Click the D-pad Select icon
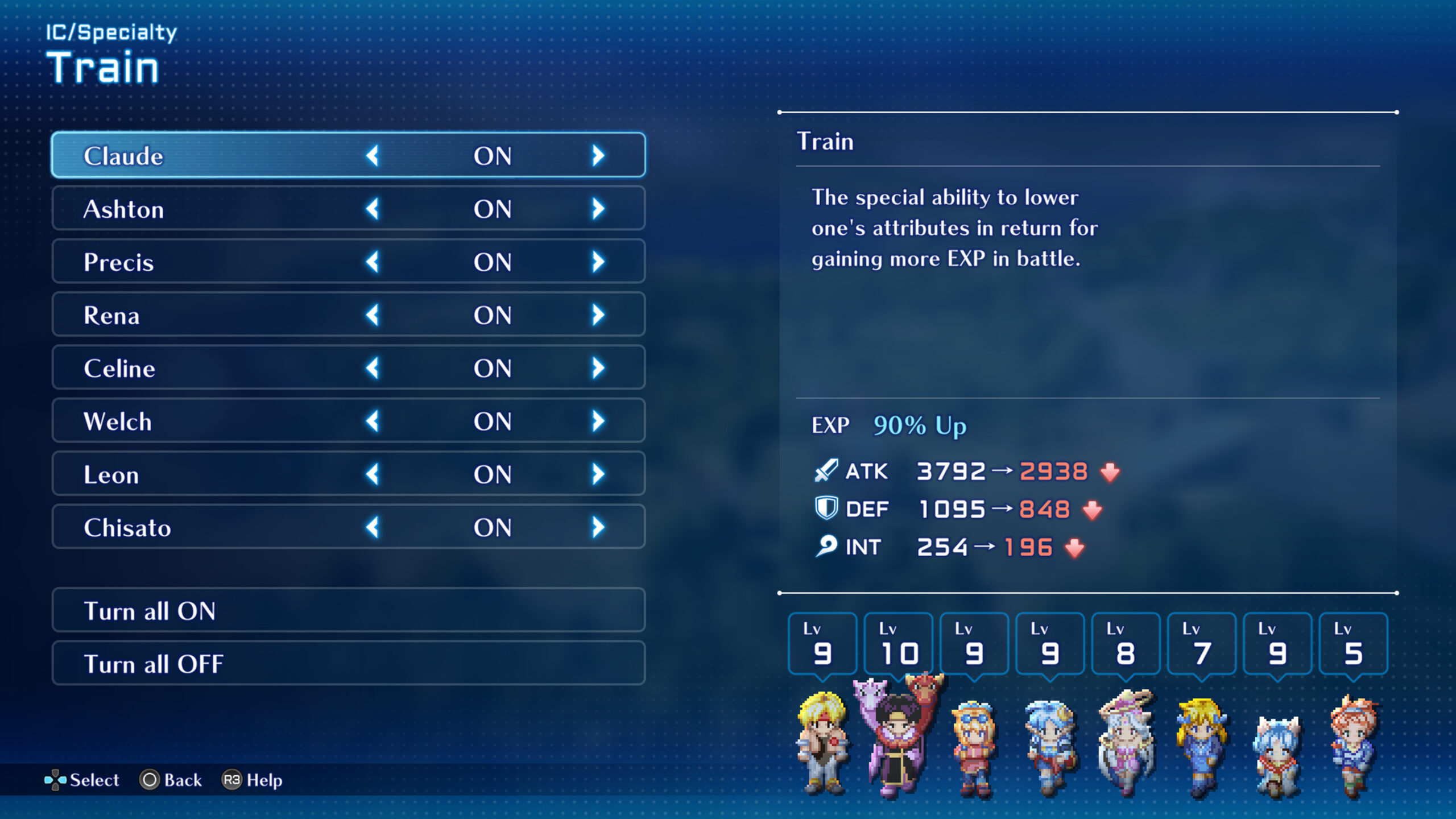 tap(57, 780)
